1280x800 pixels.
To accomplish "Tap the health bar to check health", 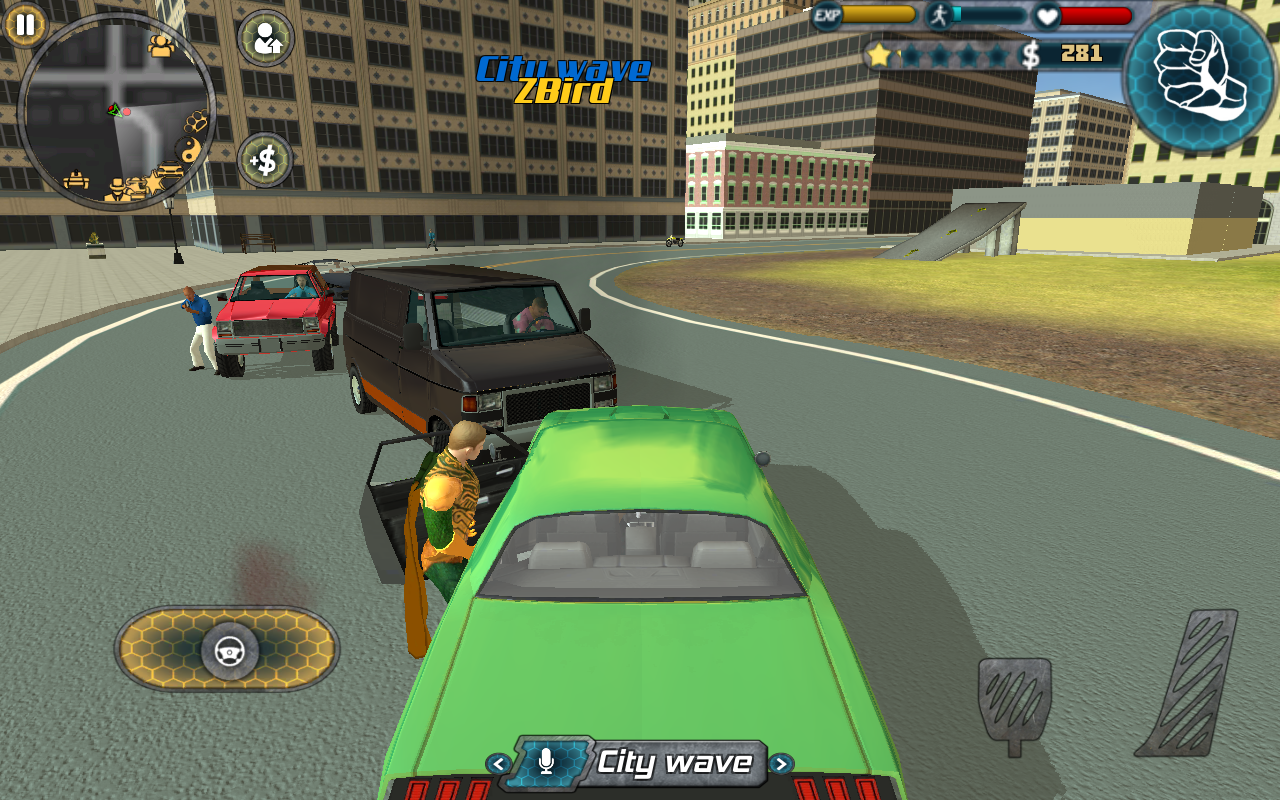I will point(1095,15).
